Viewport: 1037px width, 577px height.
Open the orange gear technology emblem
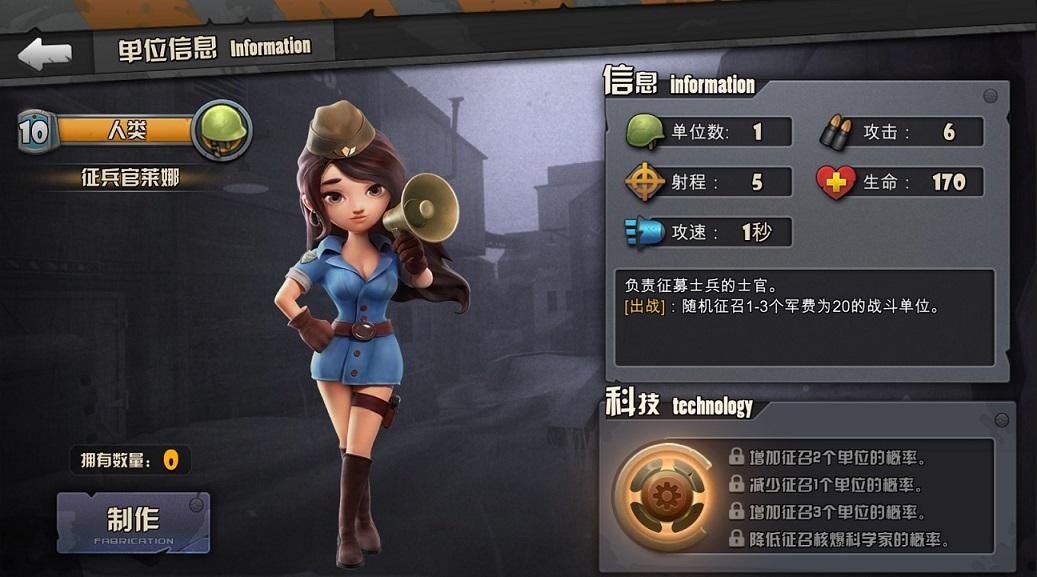[x=663, y=496]
